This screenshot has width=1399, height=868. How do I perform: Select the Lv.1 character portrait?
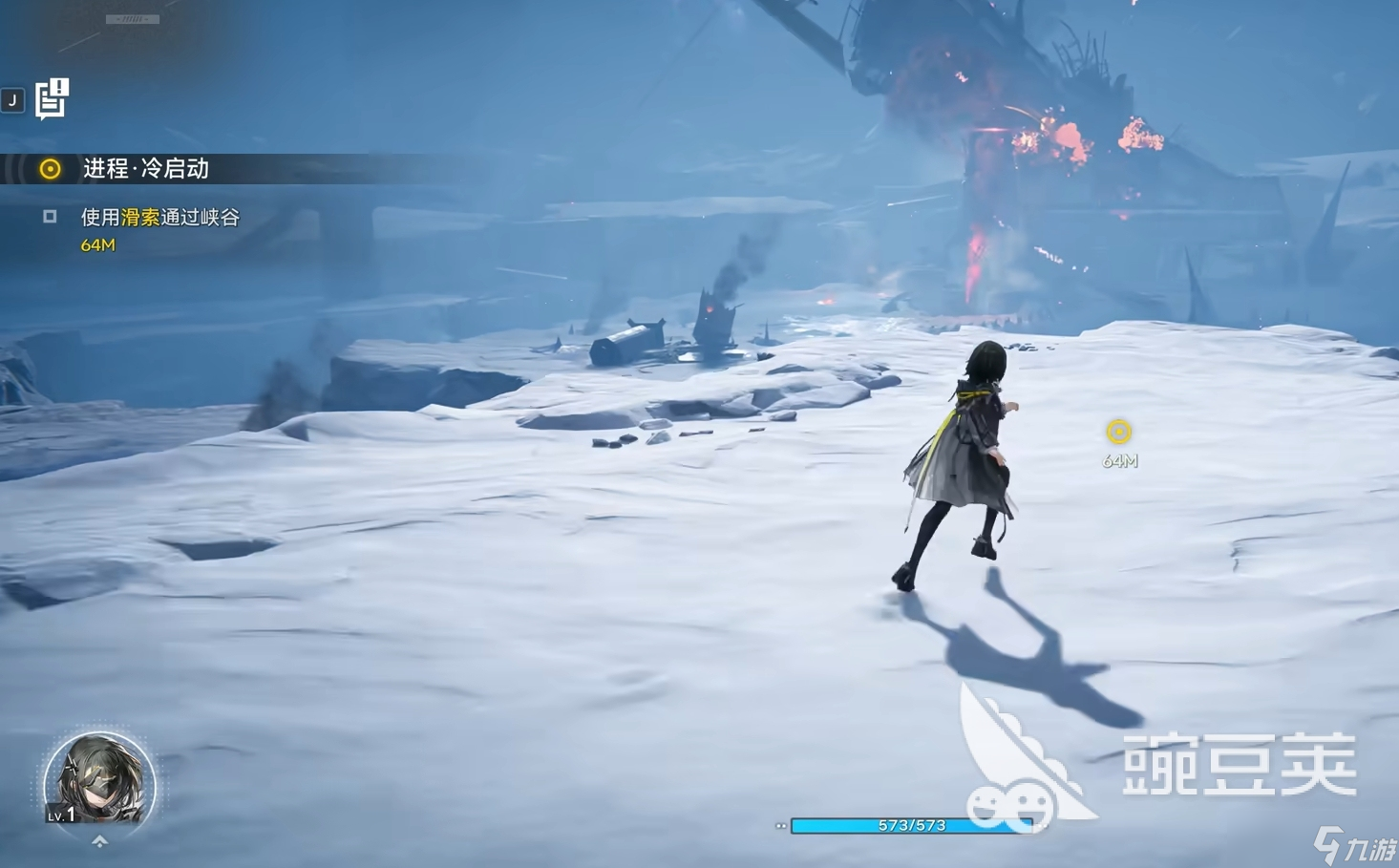point(99,780)
